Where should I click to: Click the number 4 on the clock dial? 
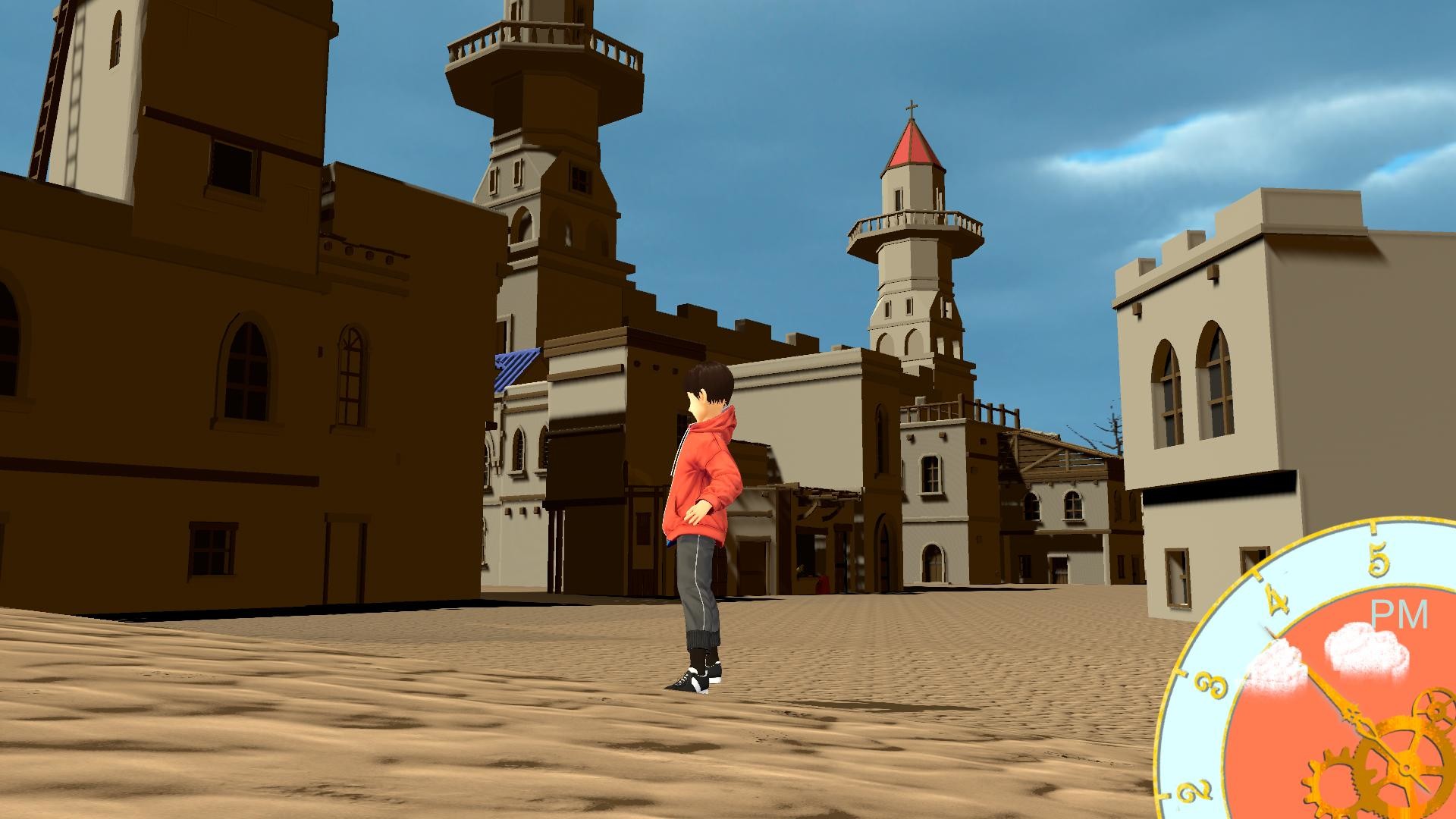click(1276, 600)
